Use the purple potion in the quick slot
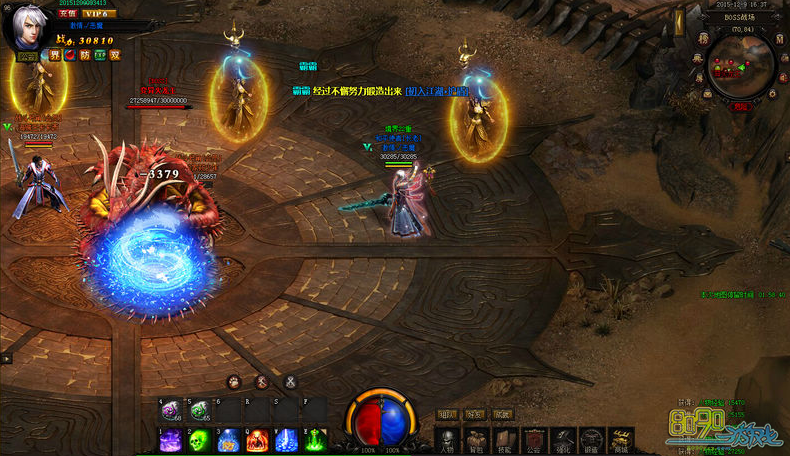Screen dimensions: 790x456 click(x=170, y=410)
